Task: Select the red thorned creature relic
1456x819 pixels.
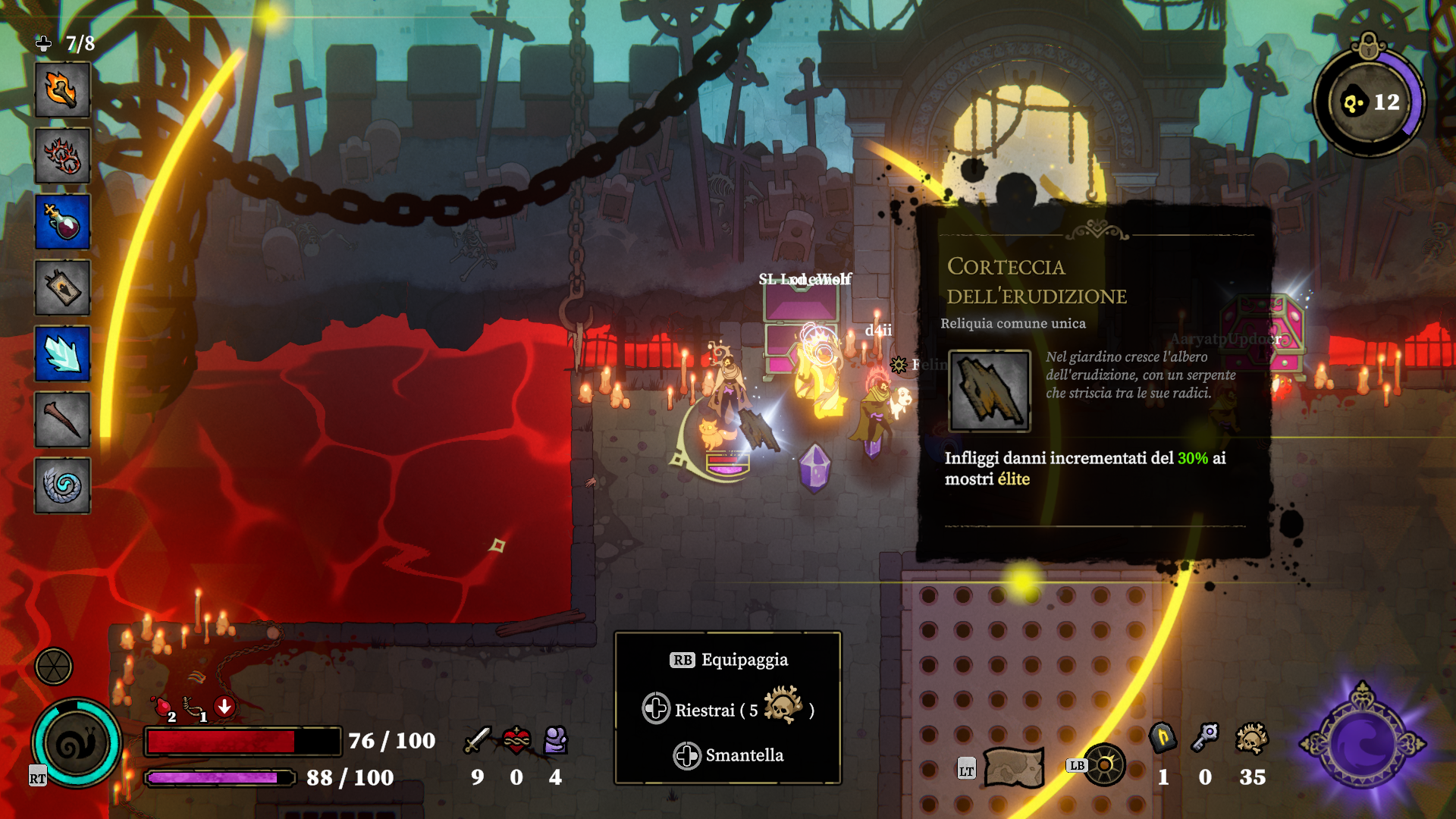Action: (62, 156)
